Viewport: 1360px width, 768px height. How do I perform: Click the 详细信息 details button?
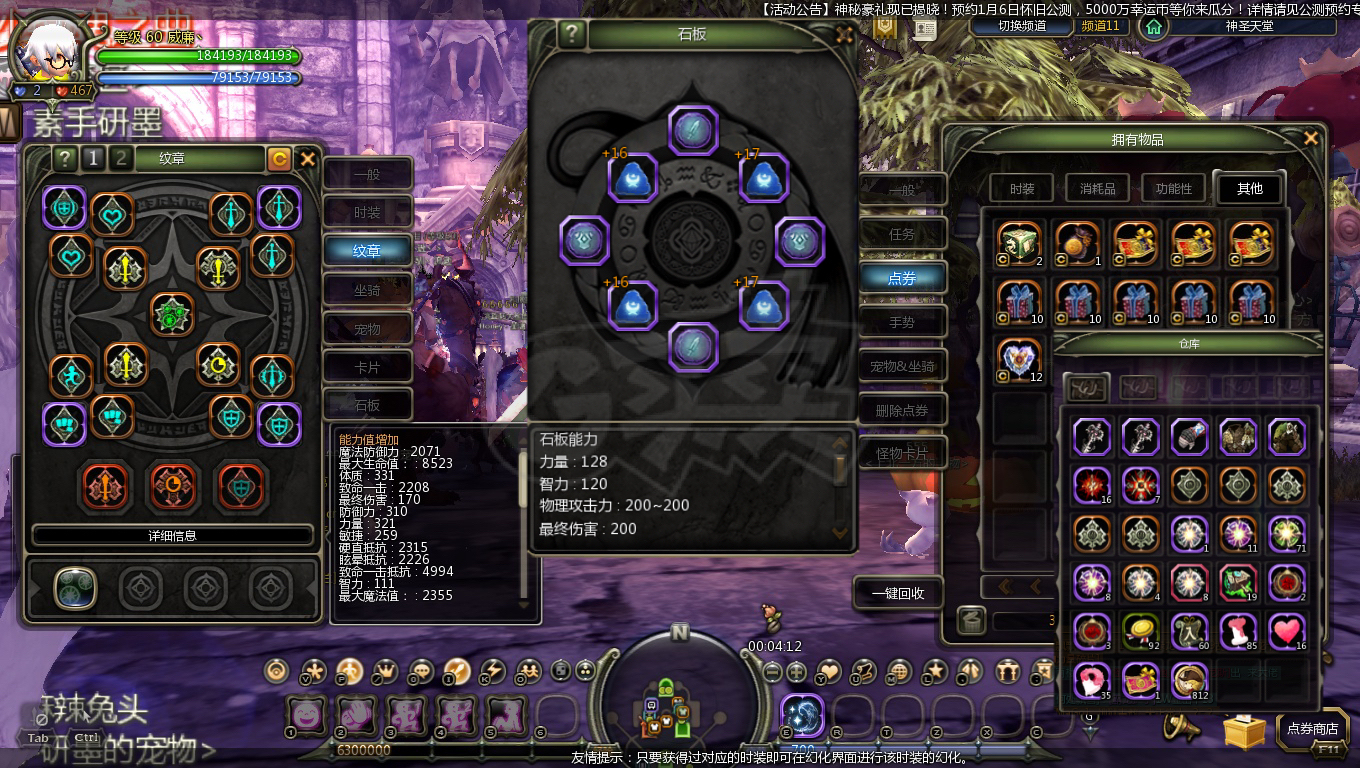(x=172, y=535)
